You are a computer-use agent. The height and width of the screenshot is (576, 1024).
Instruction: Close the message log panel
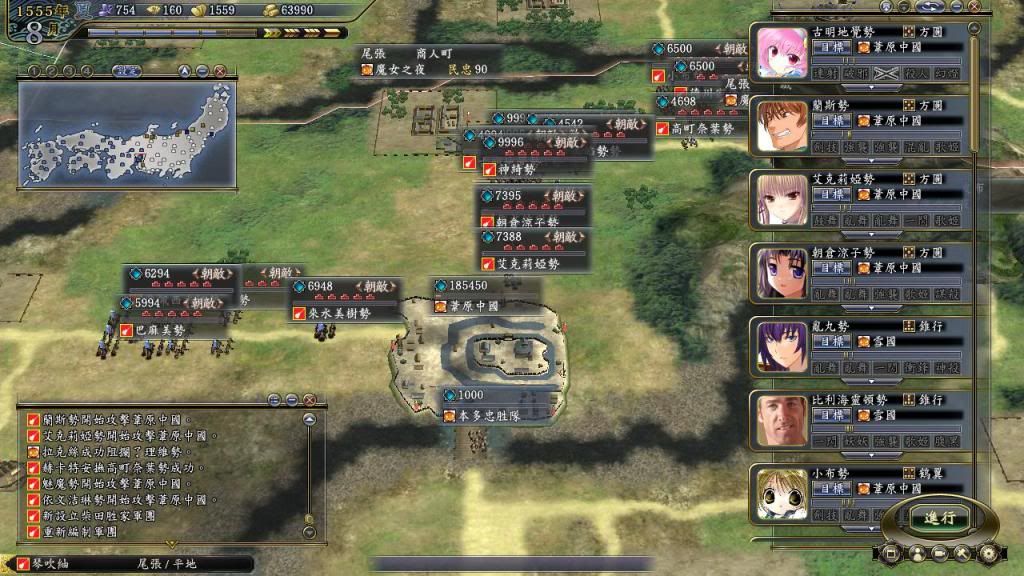[309, 399]
